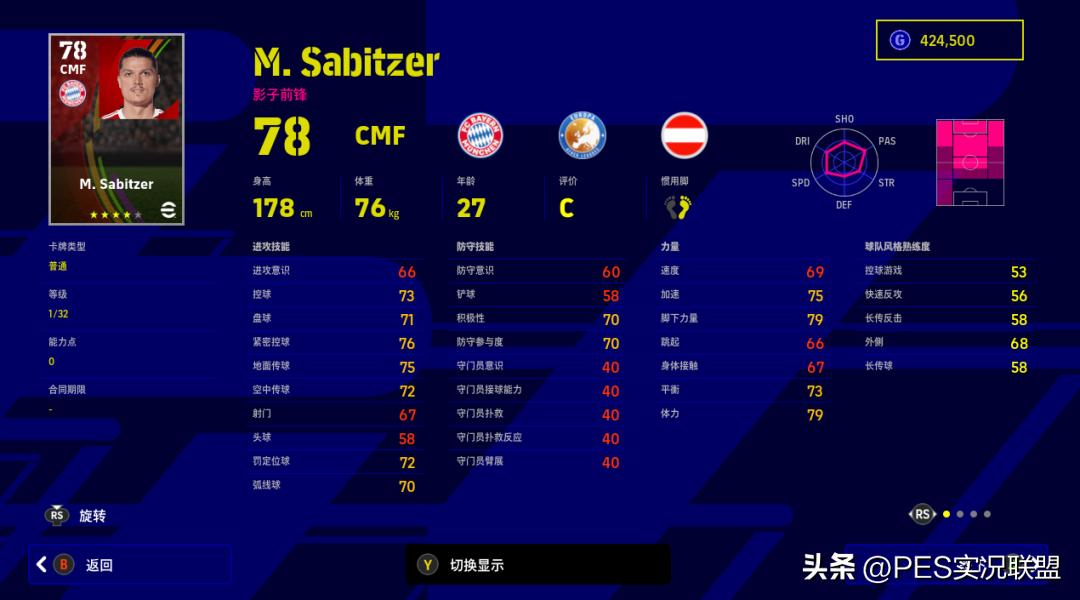This screenshot has width=1080, height=600.
Task: Select the M. Sabitzer player card
Action: coord(116,129)
